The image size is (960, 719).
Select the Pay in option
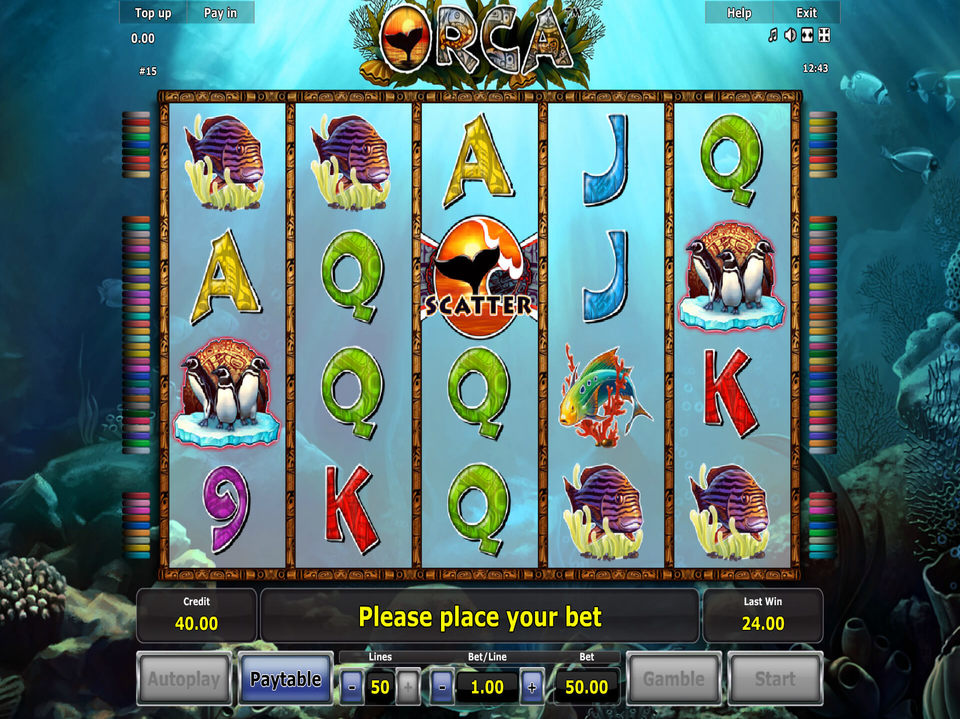pos(220,13)
